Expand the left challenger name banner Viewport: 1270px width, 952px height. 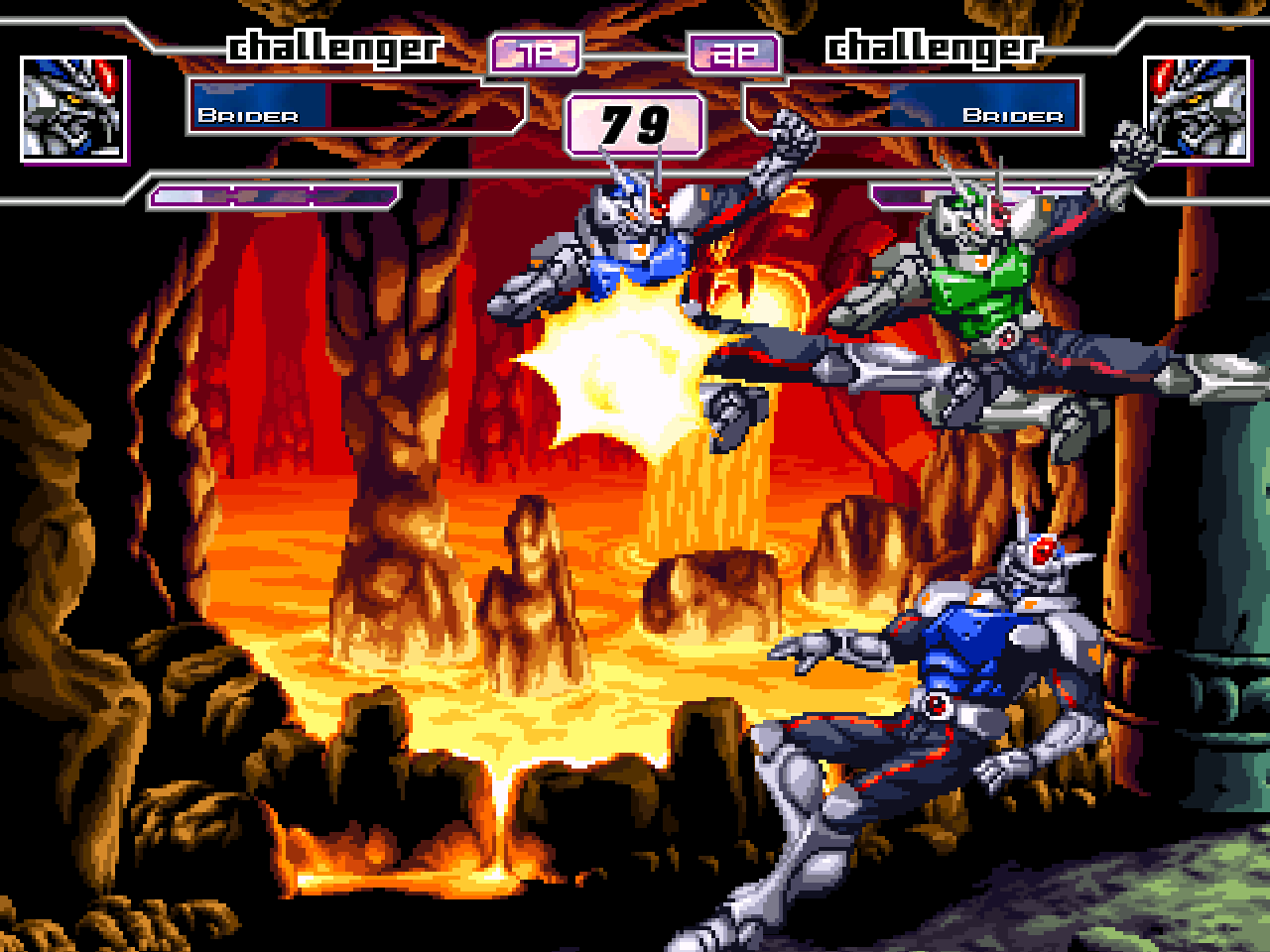click(x=332, y=45)
